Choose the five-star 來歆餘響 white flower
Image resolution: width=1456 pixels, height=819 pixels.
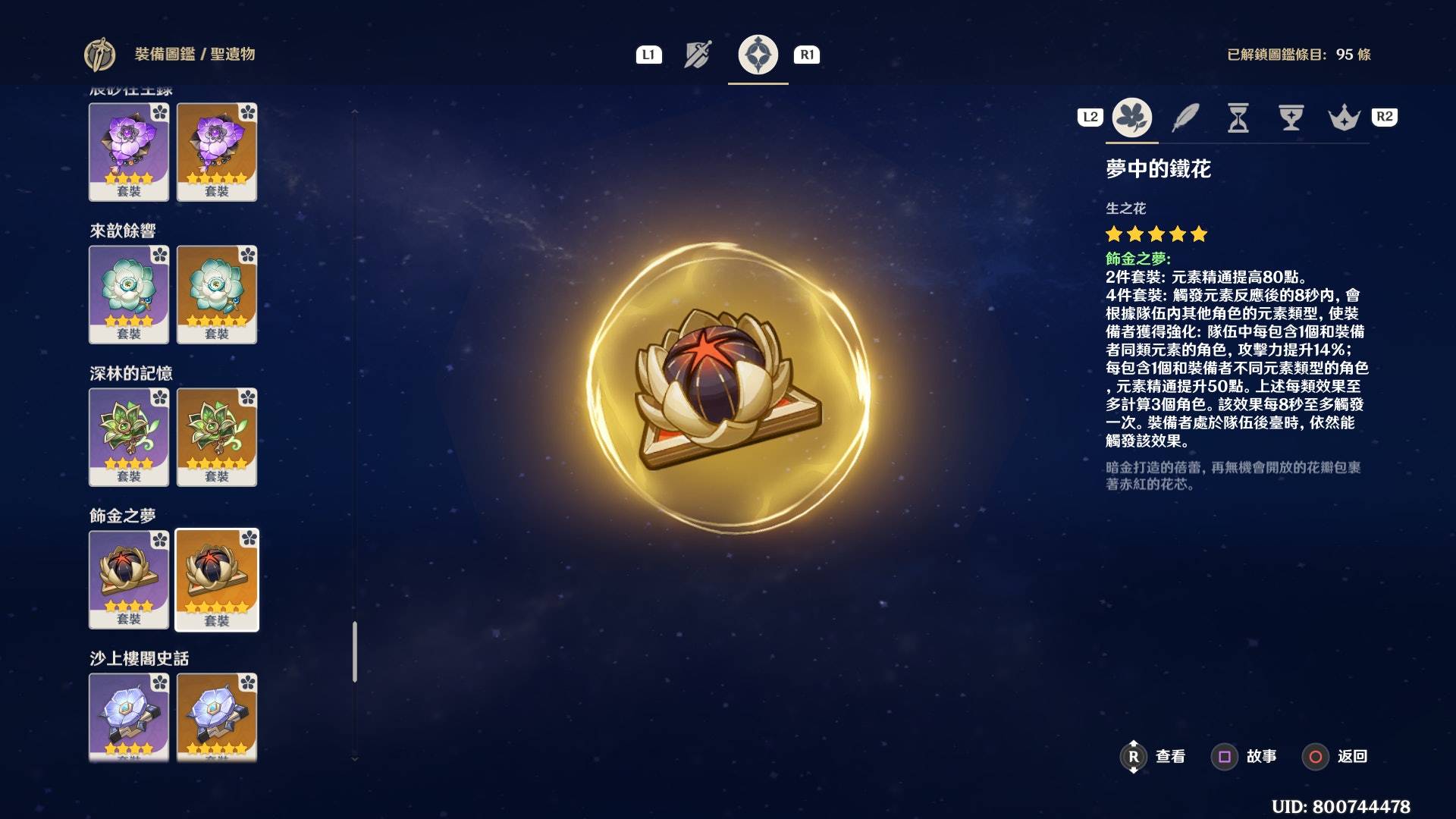(217, 294)
